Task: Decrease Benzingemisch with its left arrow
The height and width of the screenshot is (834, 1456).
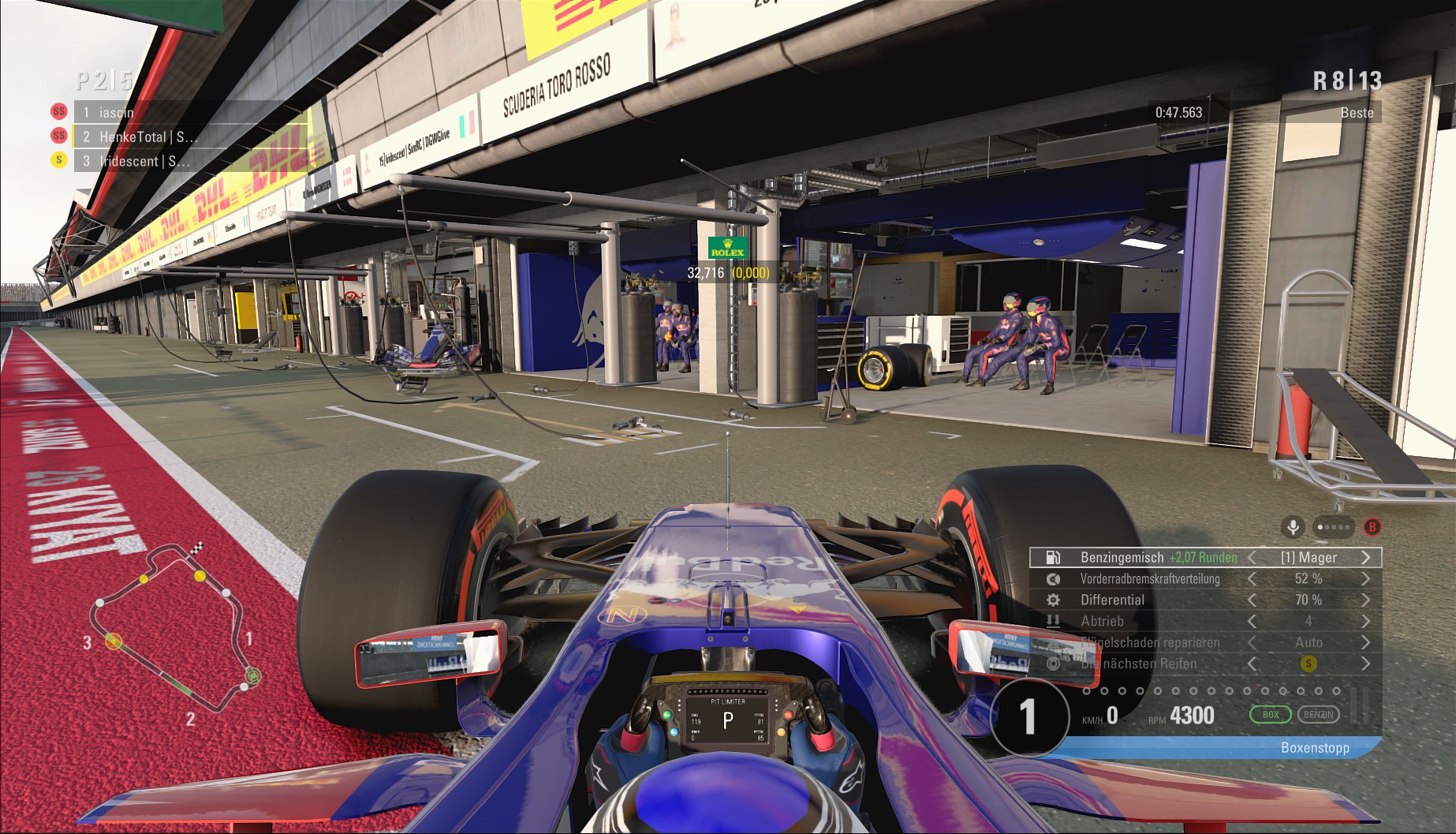Action: point(1252,557)
